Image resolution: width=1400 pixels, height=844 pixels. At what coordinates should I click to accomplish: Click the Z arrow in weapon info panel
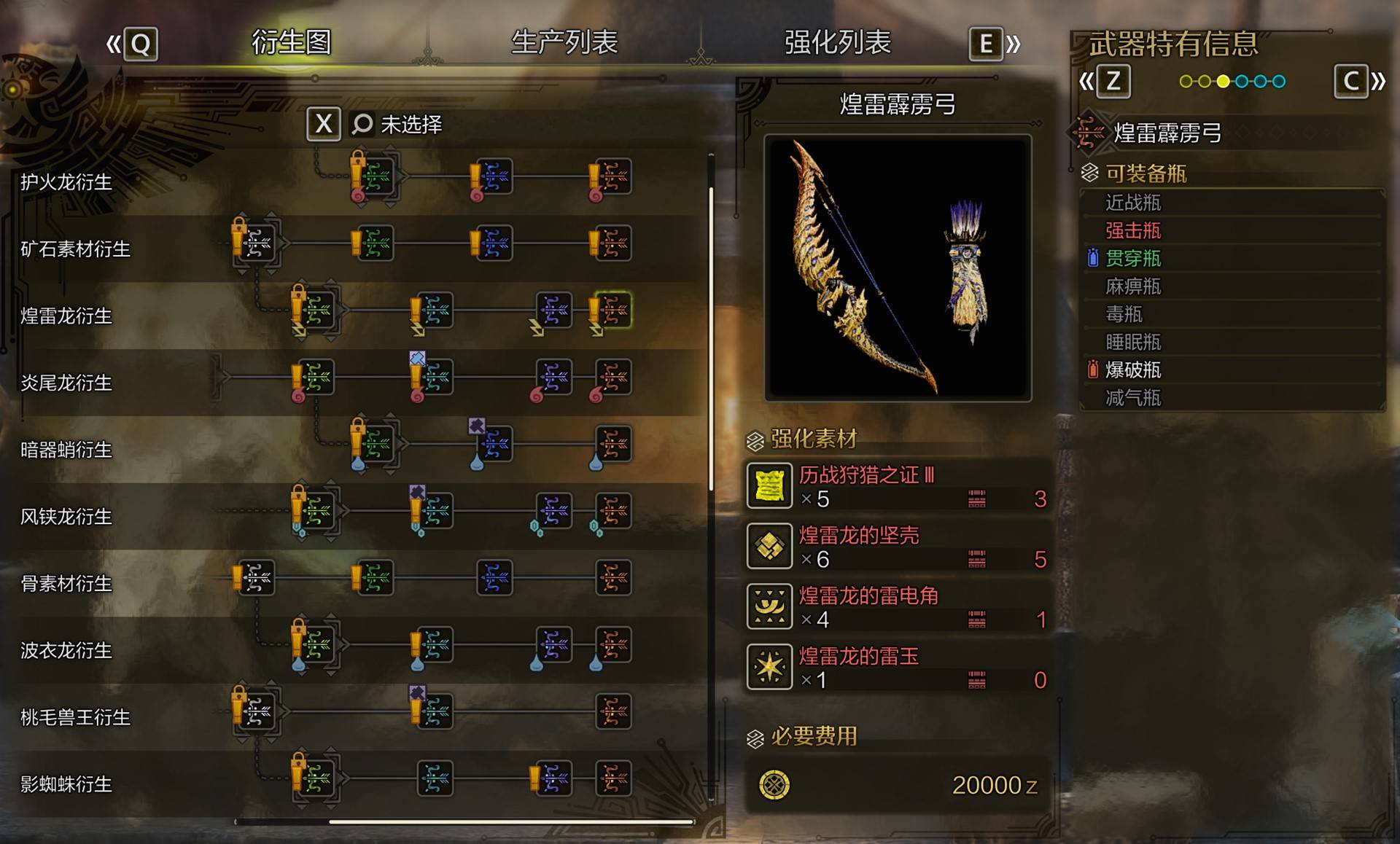[x=1113, y=82]
